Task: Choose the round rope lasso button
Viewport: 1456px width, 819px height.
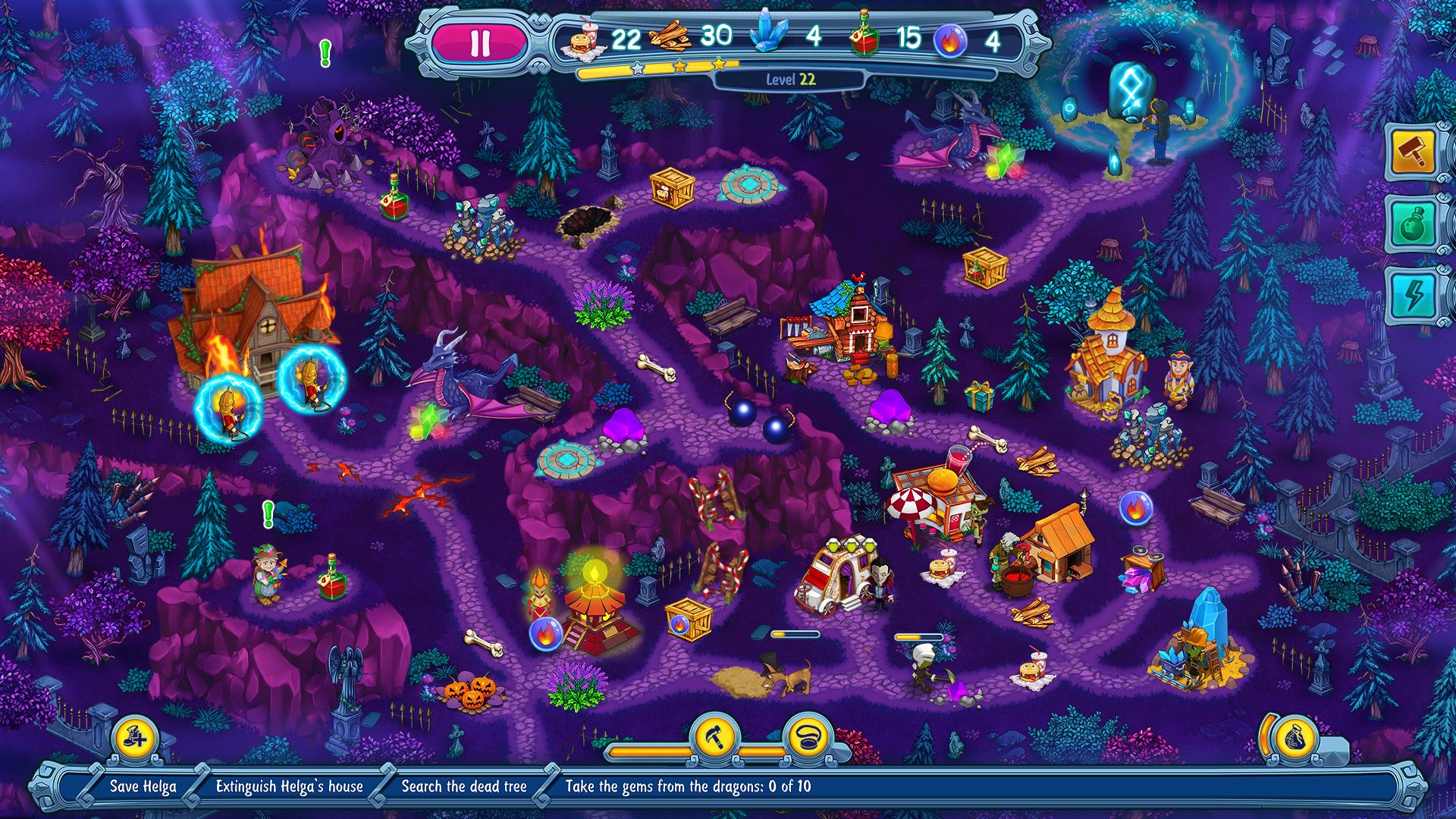Action: (808, 735)
